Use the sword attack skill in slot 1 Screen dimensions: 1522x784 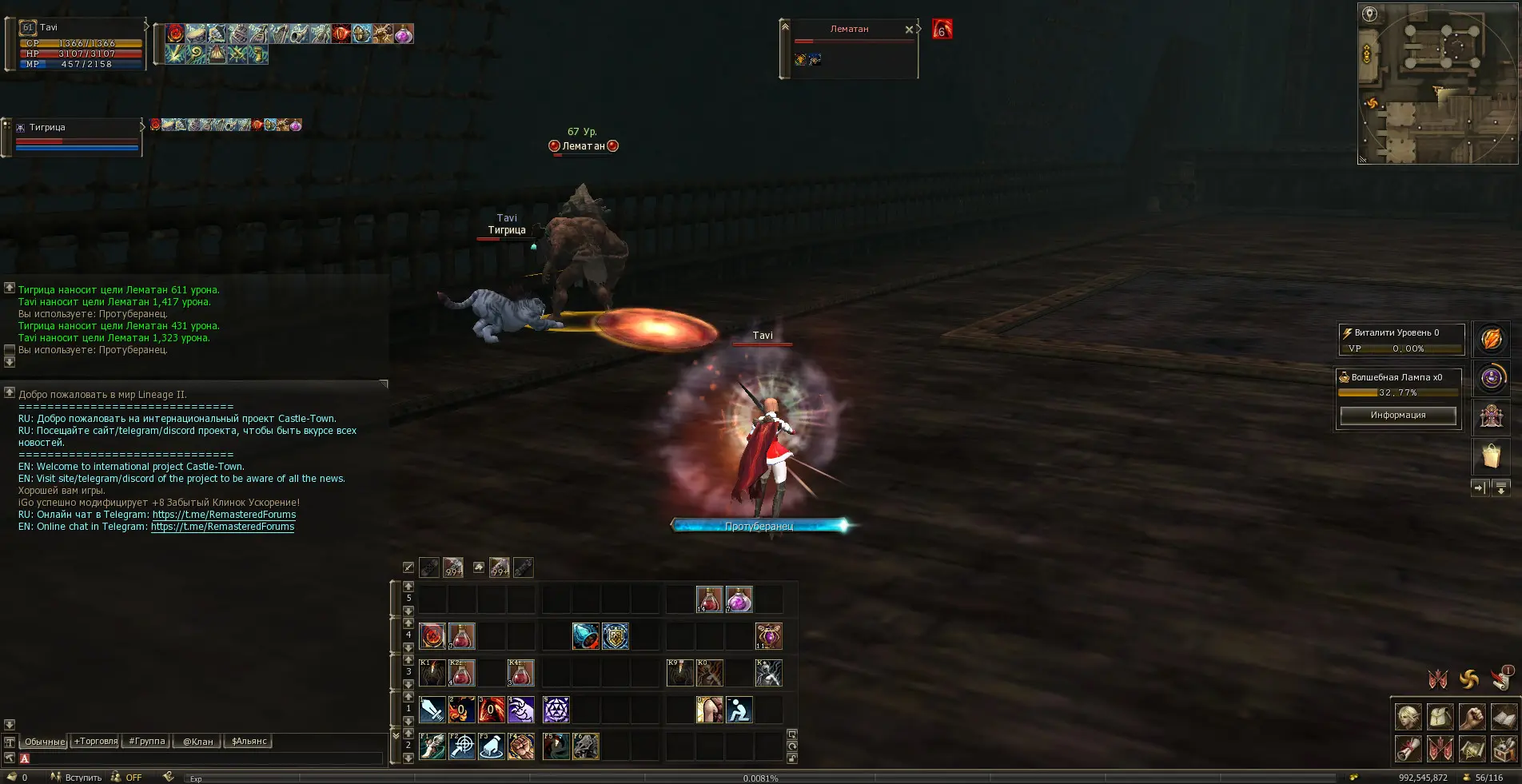coord(432,710)
